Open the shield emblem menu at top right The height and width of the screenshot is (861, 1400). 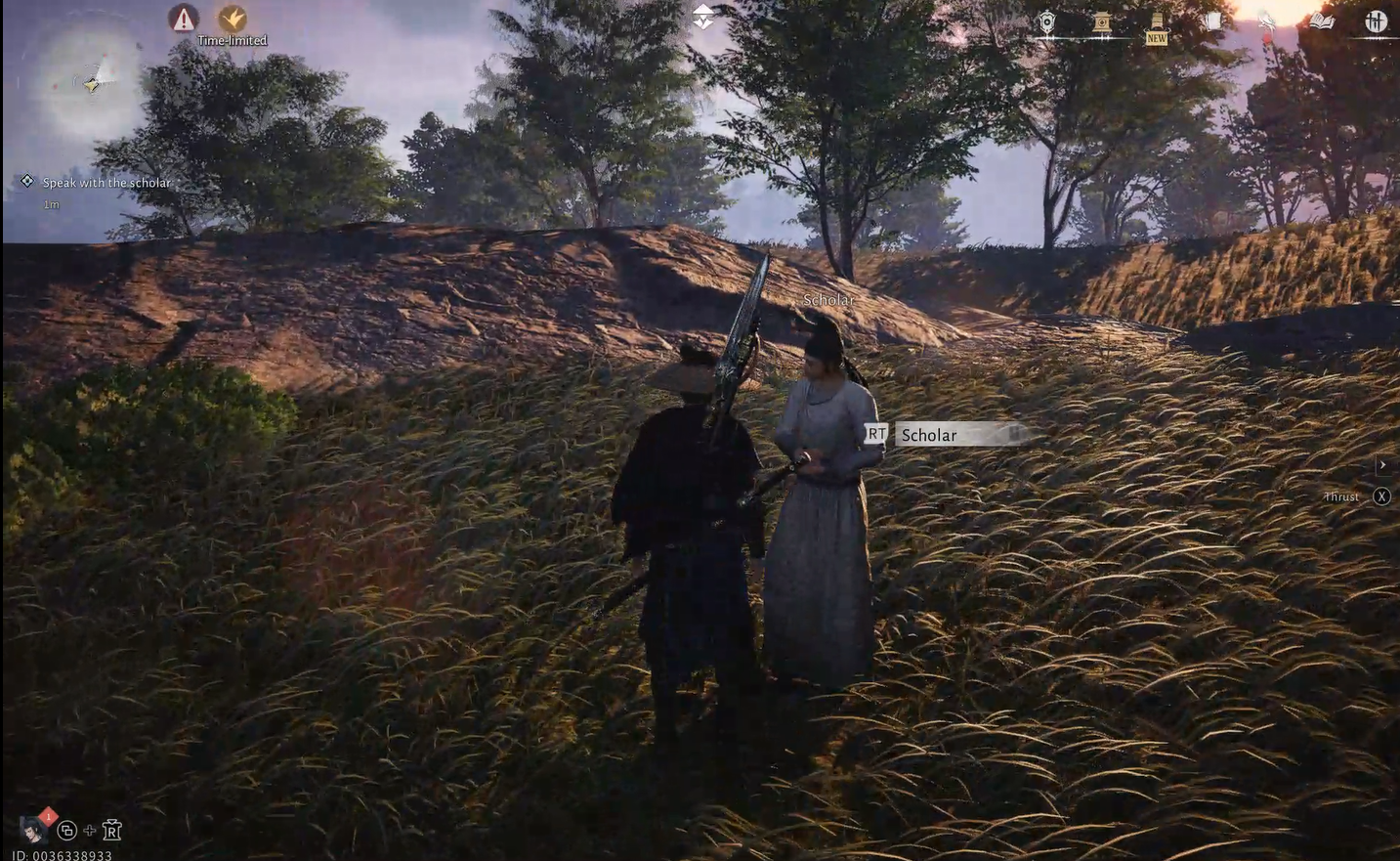[1045, 22]
